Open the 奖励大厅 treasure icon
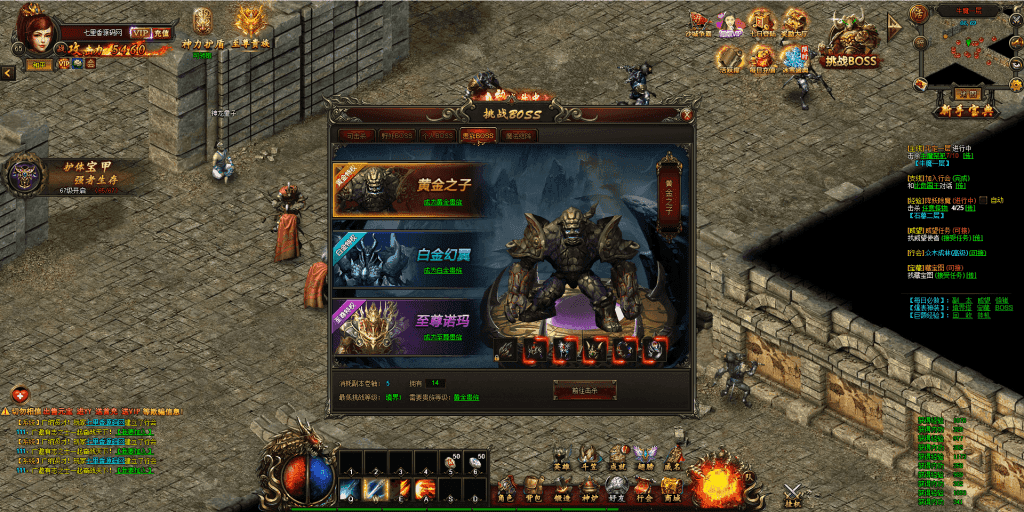The width and height of the screenshot is (1024, 512). 796,23
